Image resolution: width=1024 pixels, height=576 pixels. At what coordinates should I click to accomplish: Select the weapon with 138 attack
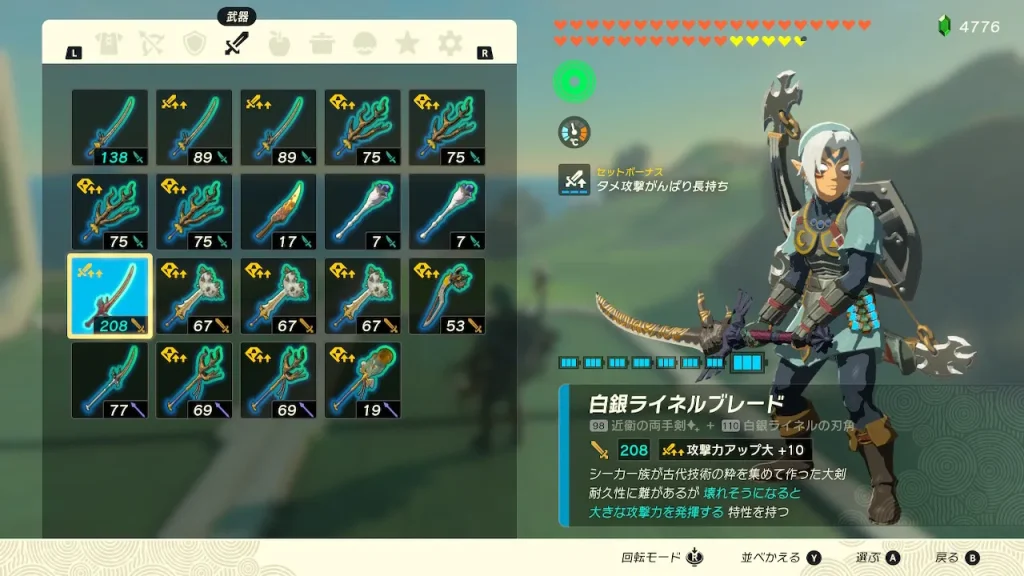[110, 128]
